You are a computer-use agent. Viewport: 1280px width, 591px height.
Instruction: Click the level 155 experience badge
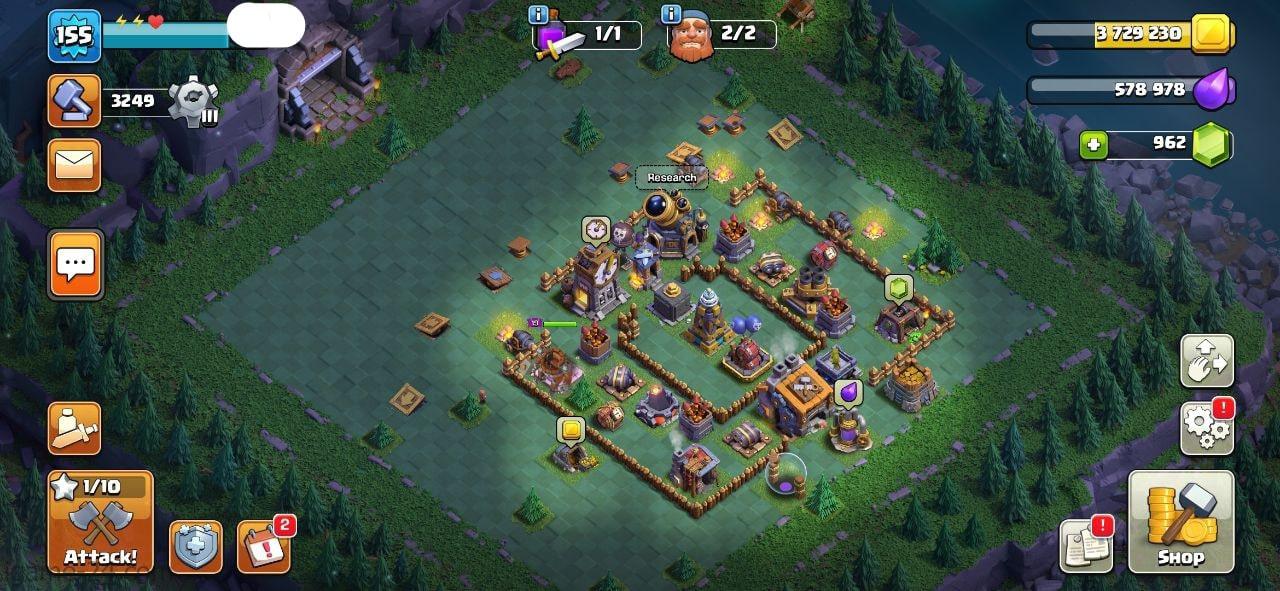[x=75, y=37]
